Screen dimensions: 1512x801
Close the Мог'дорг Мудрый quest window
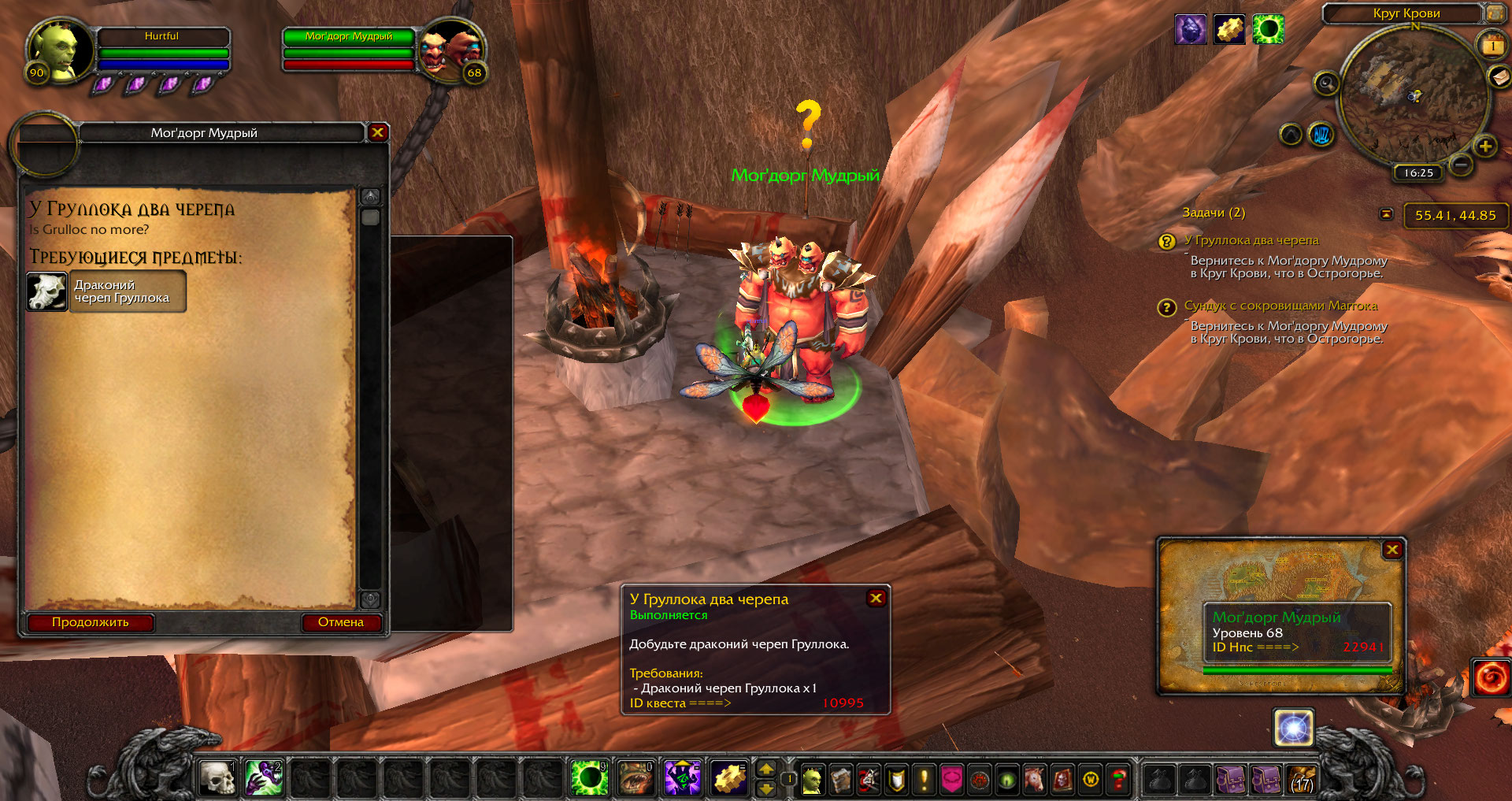coord(378,132)
